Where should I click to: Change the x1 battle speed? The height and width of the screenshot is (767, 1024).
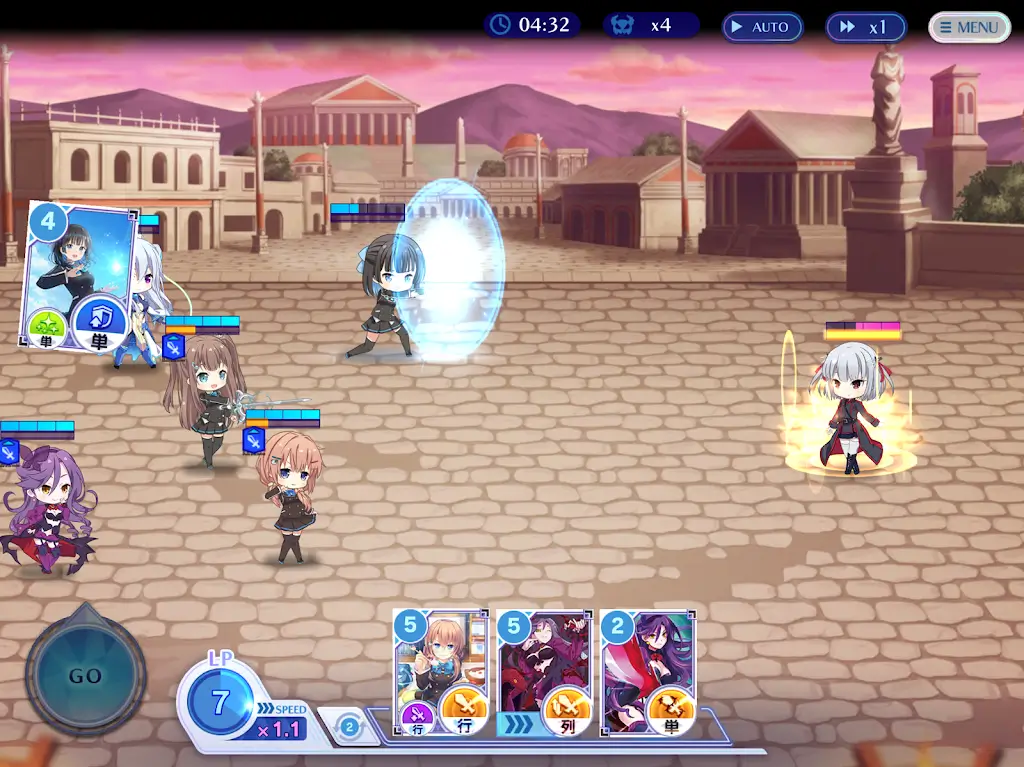[865, 27]
